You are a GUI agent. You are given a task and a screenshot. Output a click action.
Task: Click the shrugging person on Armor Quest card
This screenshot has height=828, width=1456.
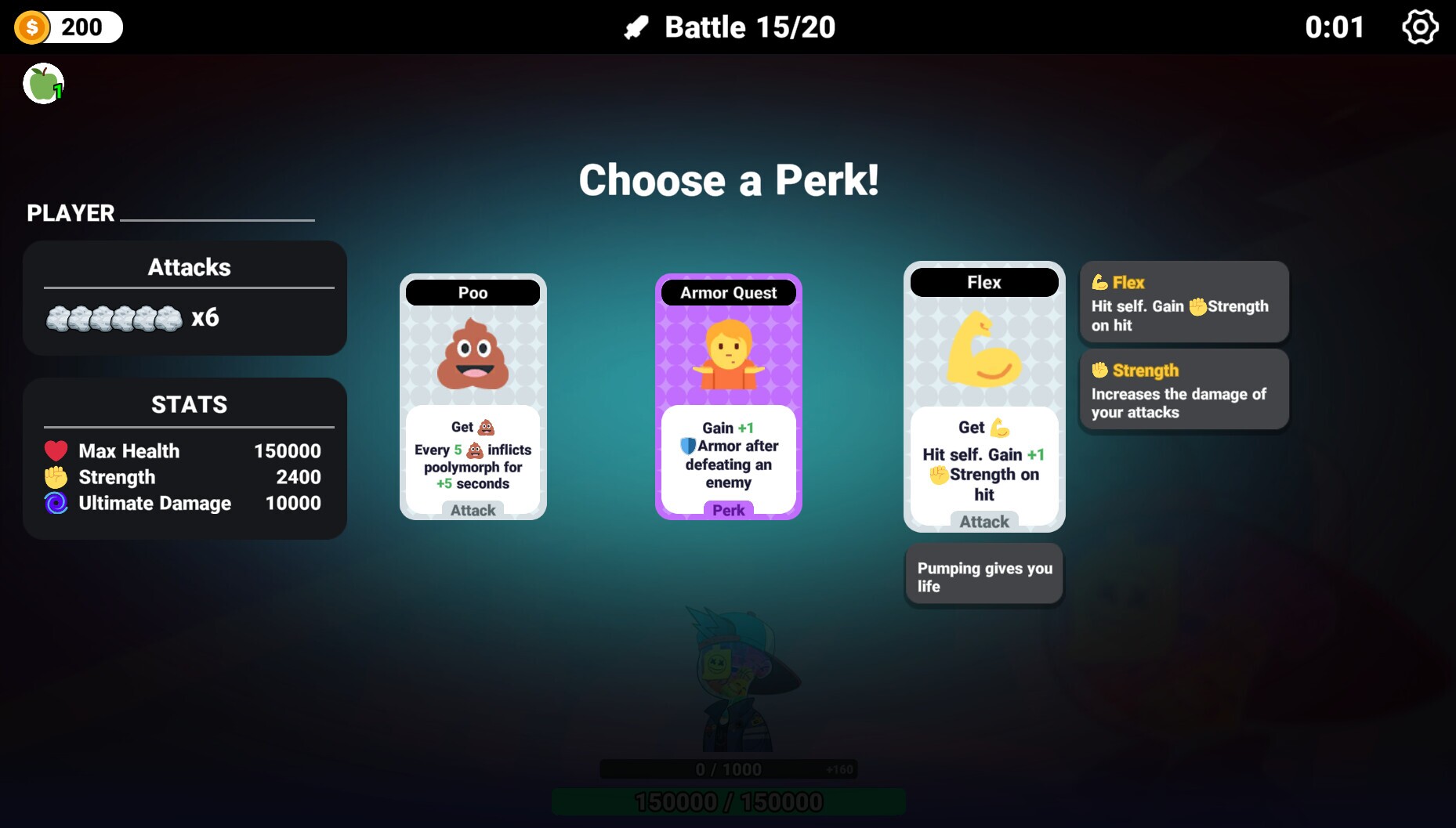click(x=727, y=356)
